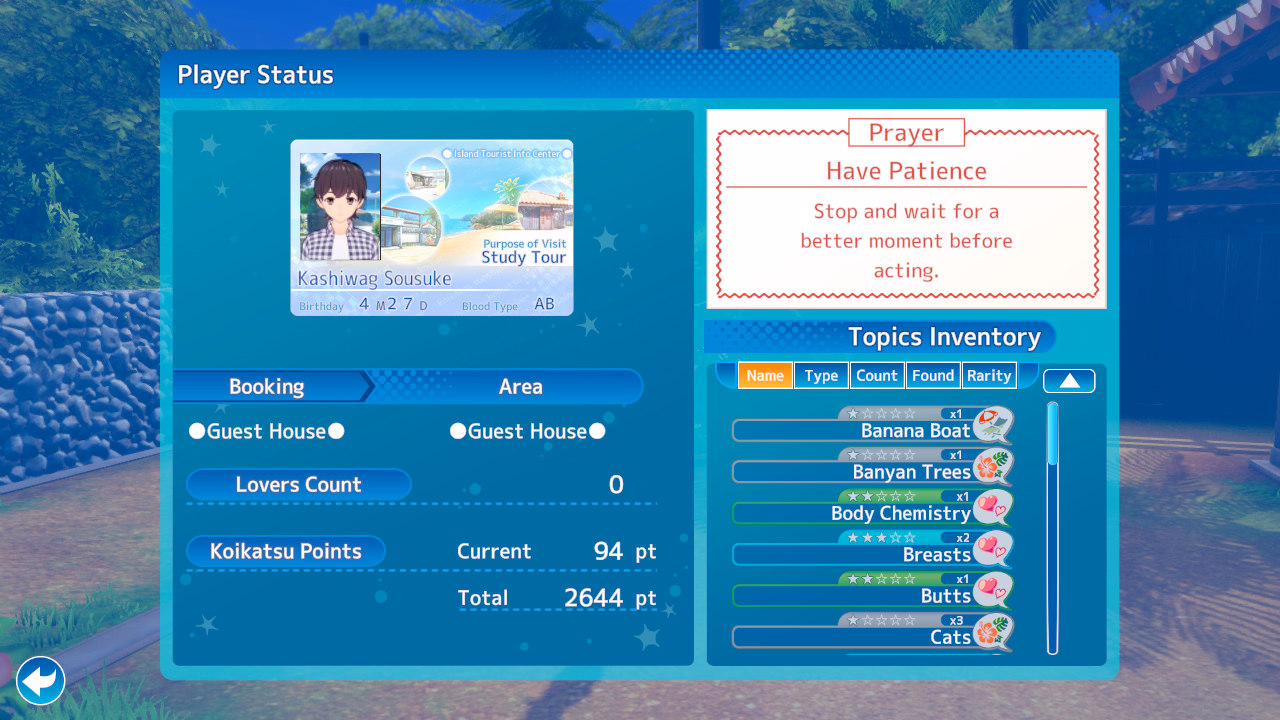Sort topics by Rarity
This screenshot has width=1280, height=720.
click(x=989, y=376)
